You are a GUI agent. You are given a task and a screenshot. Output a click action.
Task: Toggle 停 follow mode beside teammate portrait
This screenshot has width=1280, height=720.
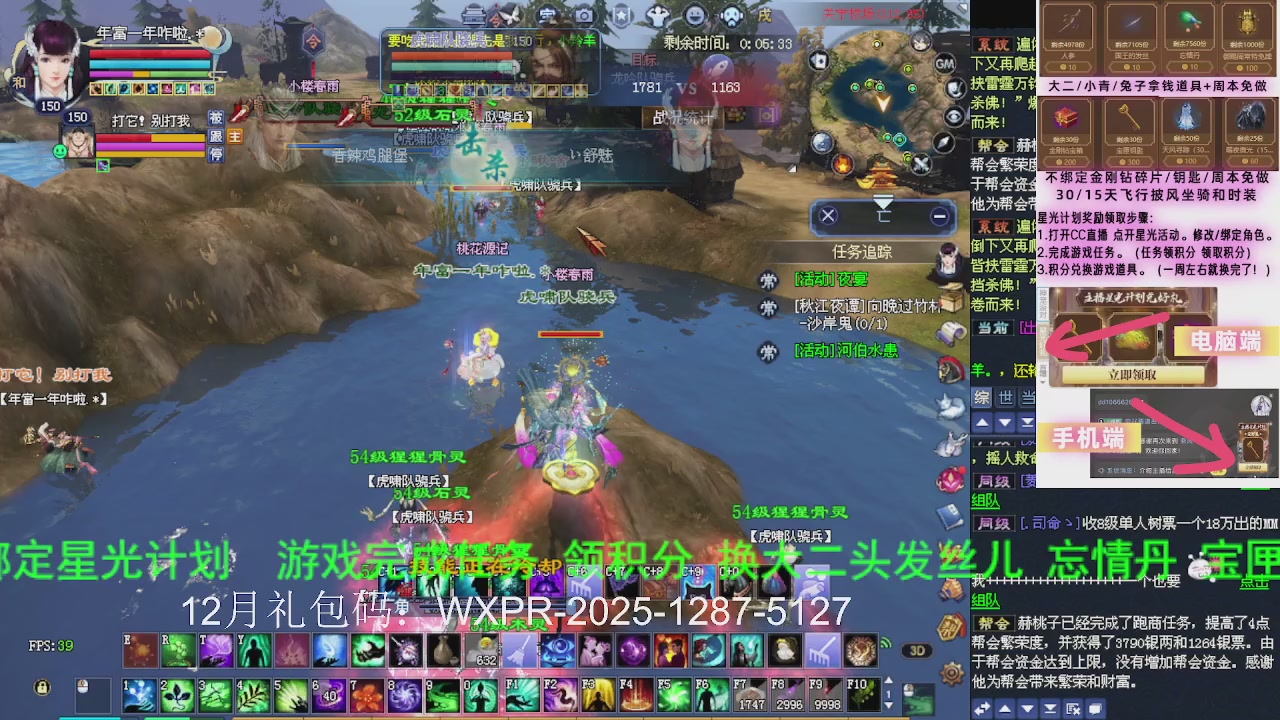pos(214,153)
